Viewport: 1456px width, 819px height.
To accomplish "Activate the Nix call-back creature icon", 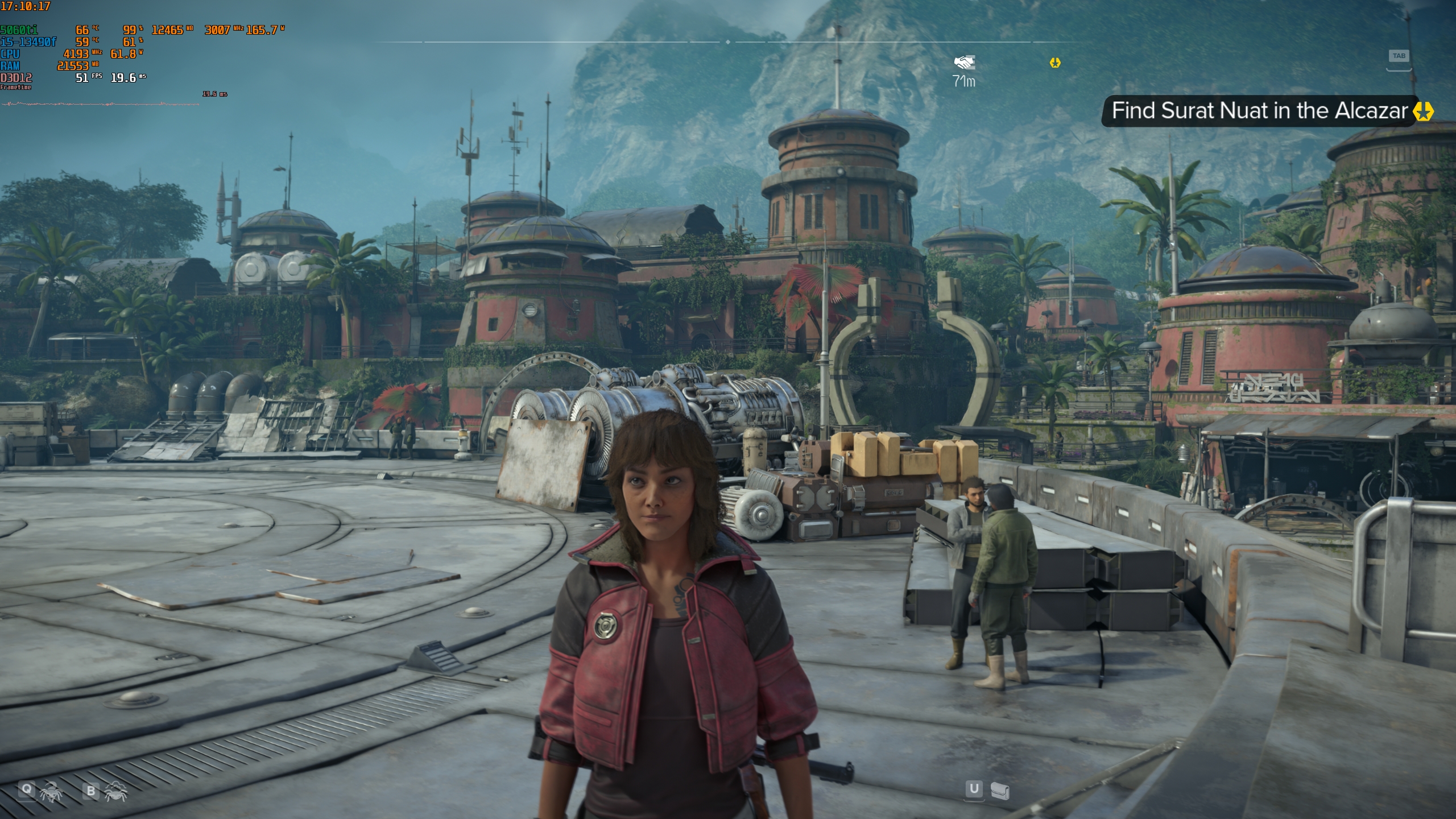I will [51, 792].
